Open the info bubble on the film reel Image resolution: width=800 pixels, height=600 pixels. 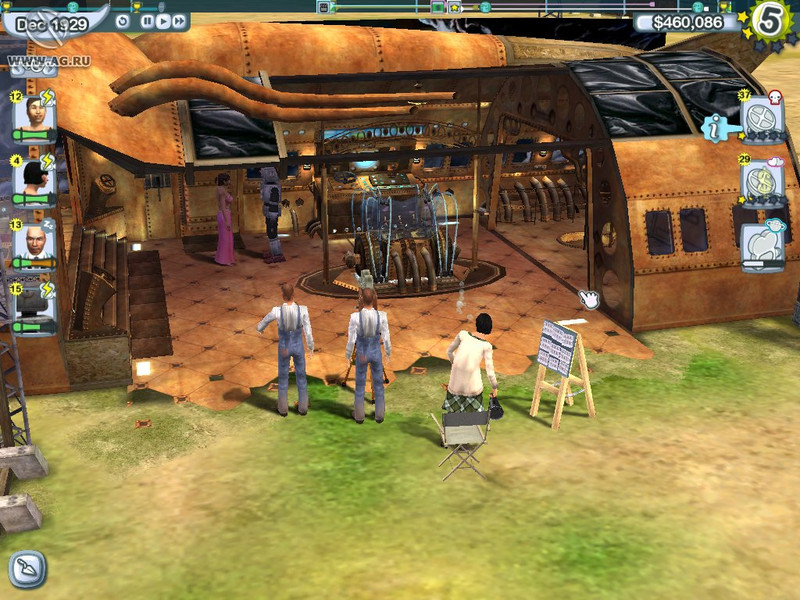(x=714, y=127)
